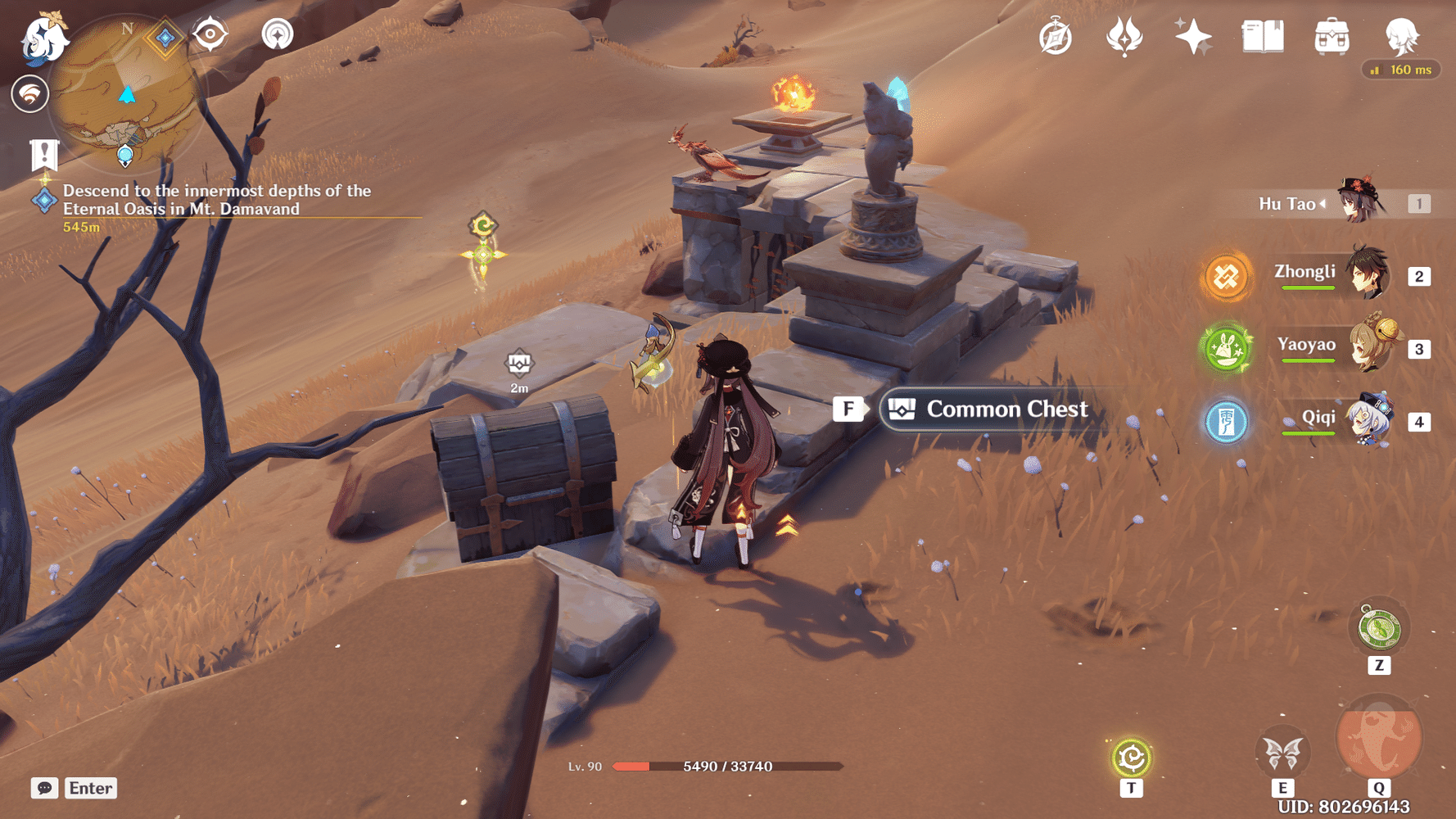Open the Character screen portrait icon

coord(1400,36)
